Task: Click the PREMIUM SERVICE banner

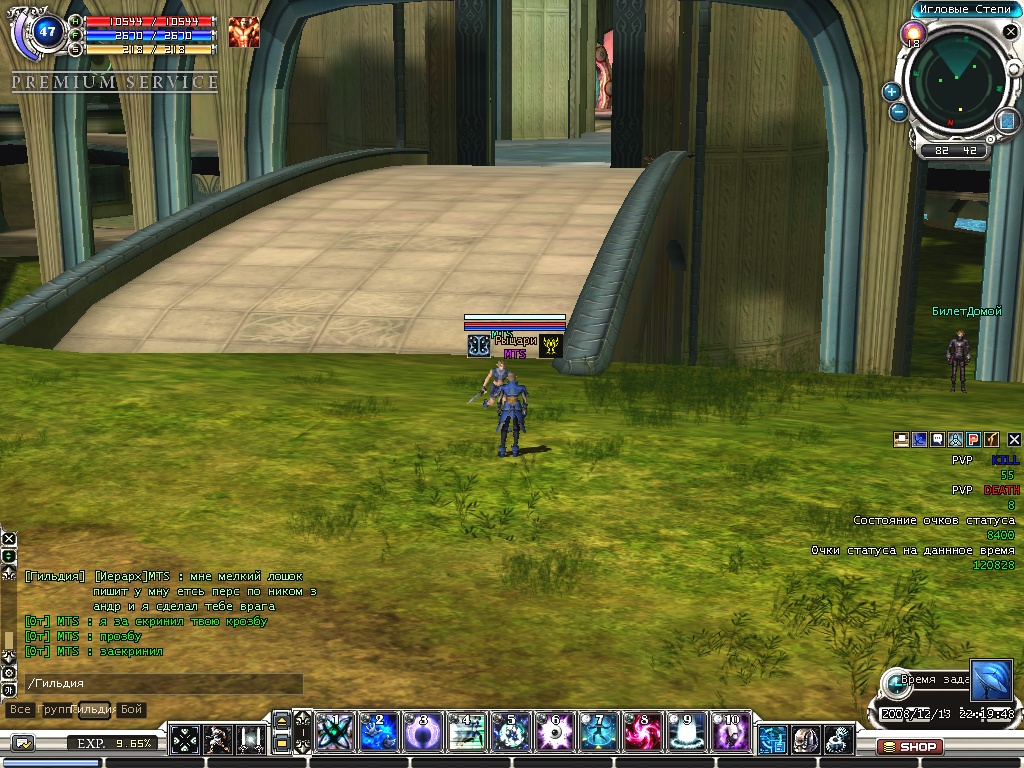Action: pyautogui.click(x=114, y=82)
